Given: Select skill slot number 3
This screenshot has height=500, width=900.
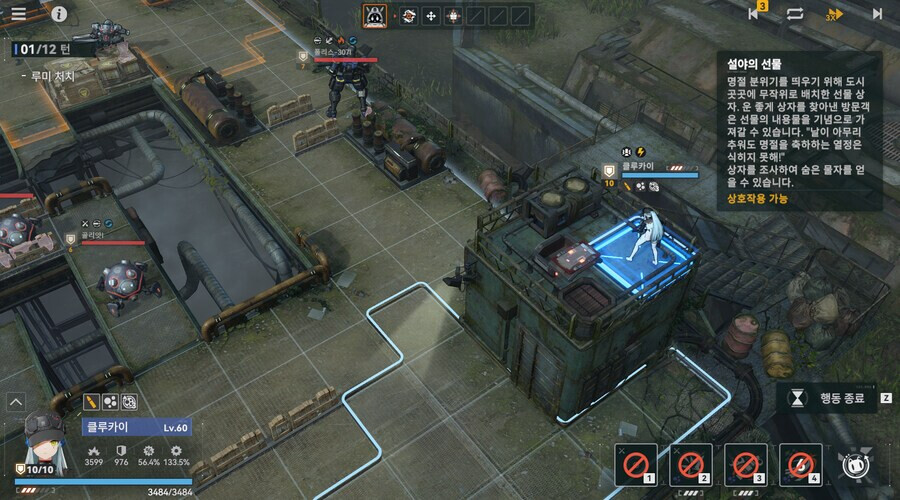Looking at the screenshot, I should 746,464.
